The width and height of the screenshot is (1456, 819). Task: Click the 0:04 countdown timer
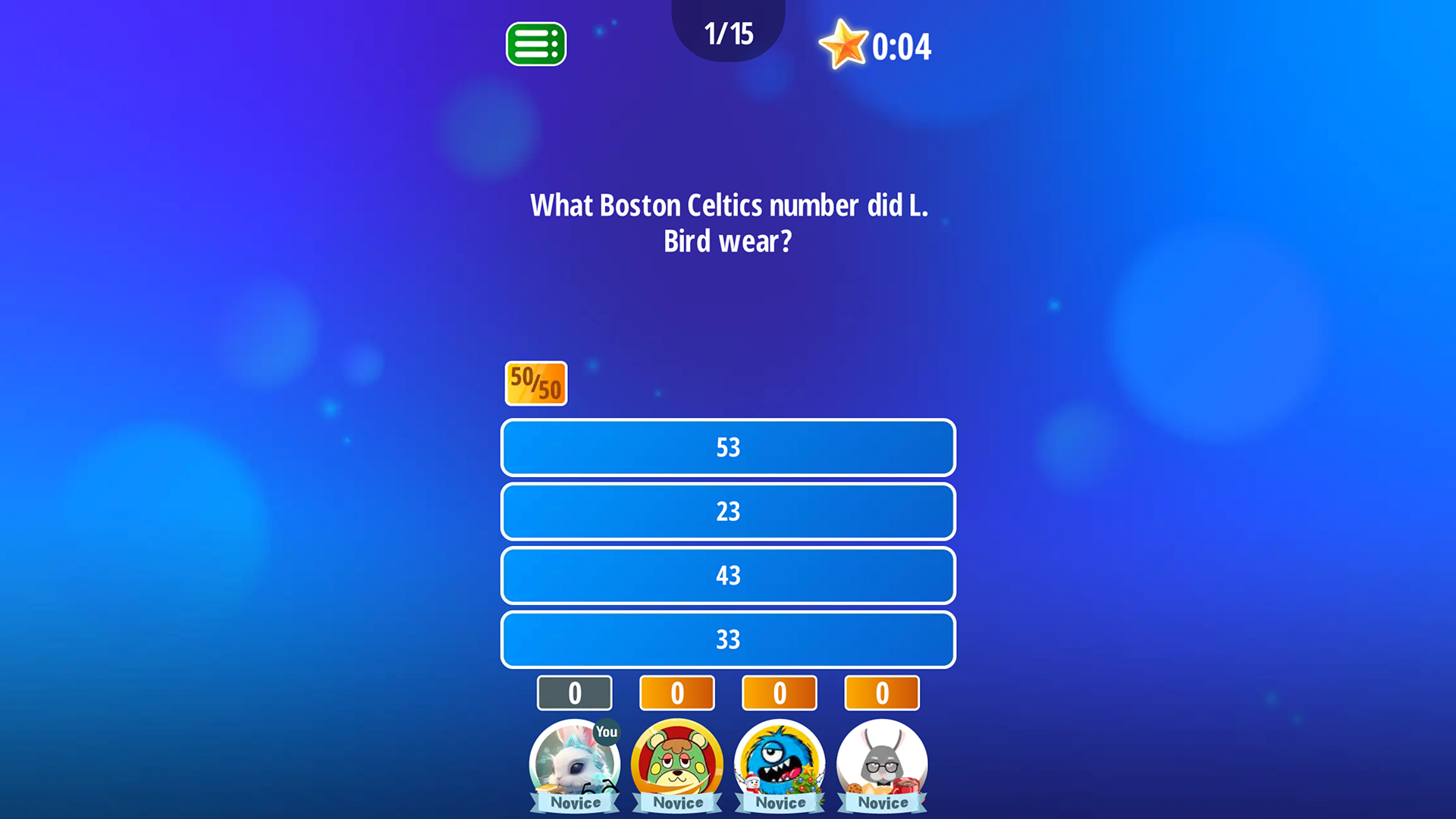pos(902,45)
